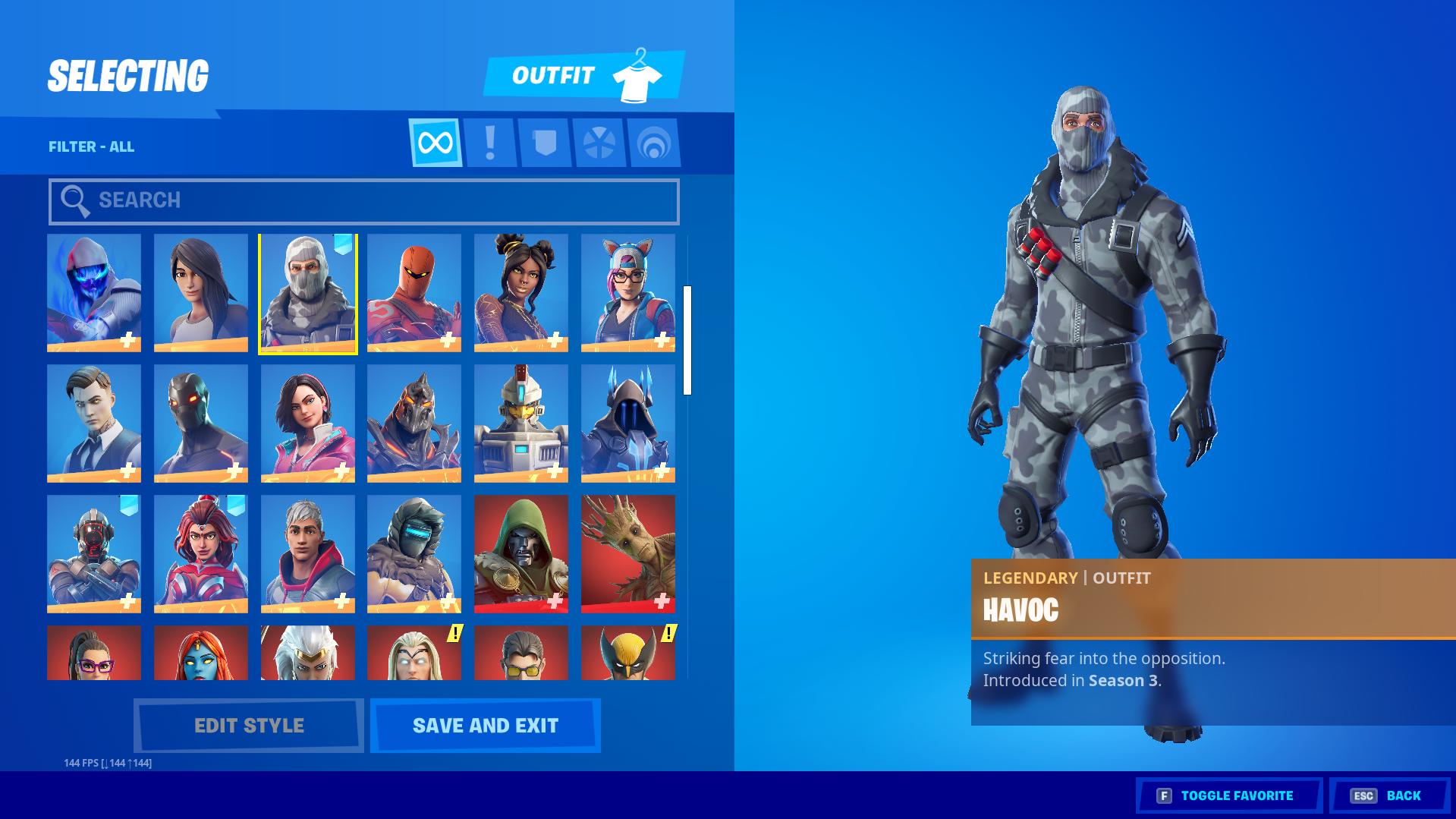This screenshot has height=819, width=1456.
Task: Click the Save and Exit button
Action: point(486,726)
